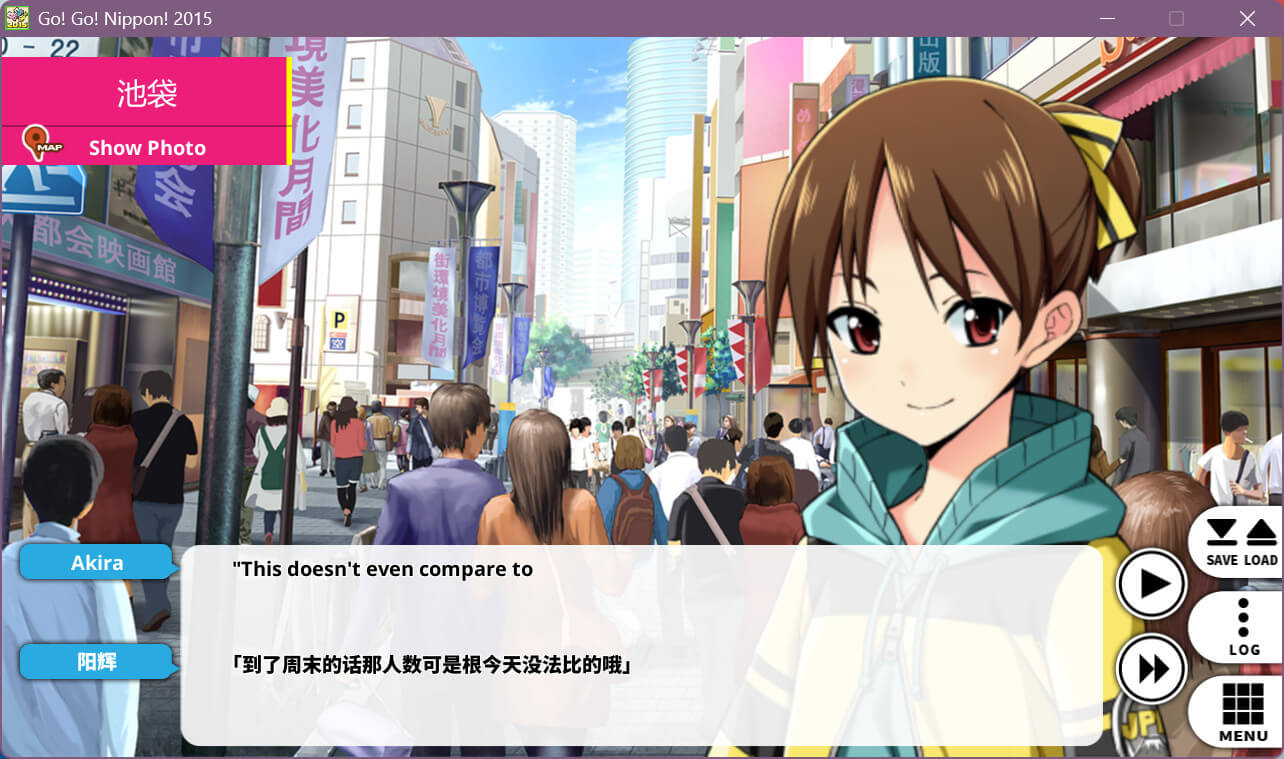Show the location photo for 池袋
The height and width of the screenshot is (759, 1284).
pyautogui.click(x=147, y=148)
